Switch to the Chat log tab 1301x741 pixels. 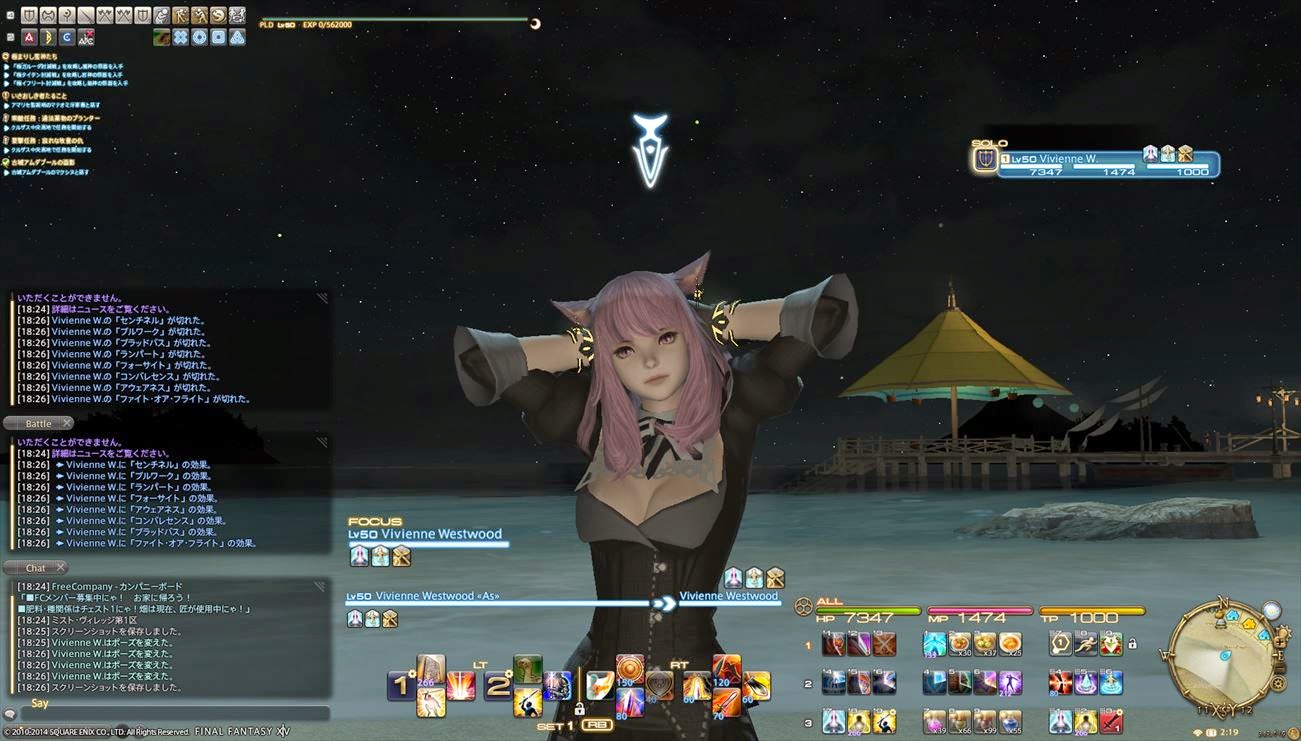tap(36, 567)
